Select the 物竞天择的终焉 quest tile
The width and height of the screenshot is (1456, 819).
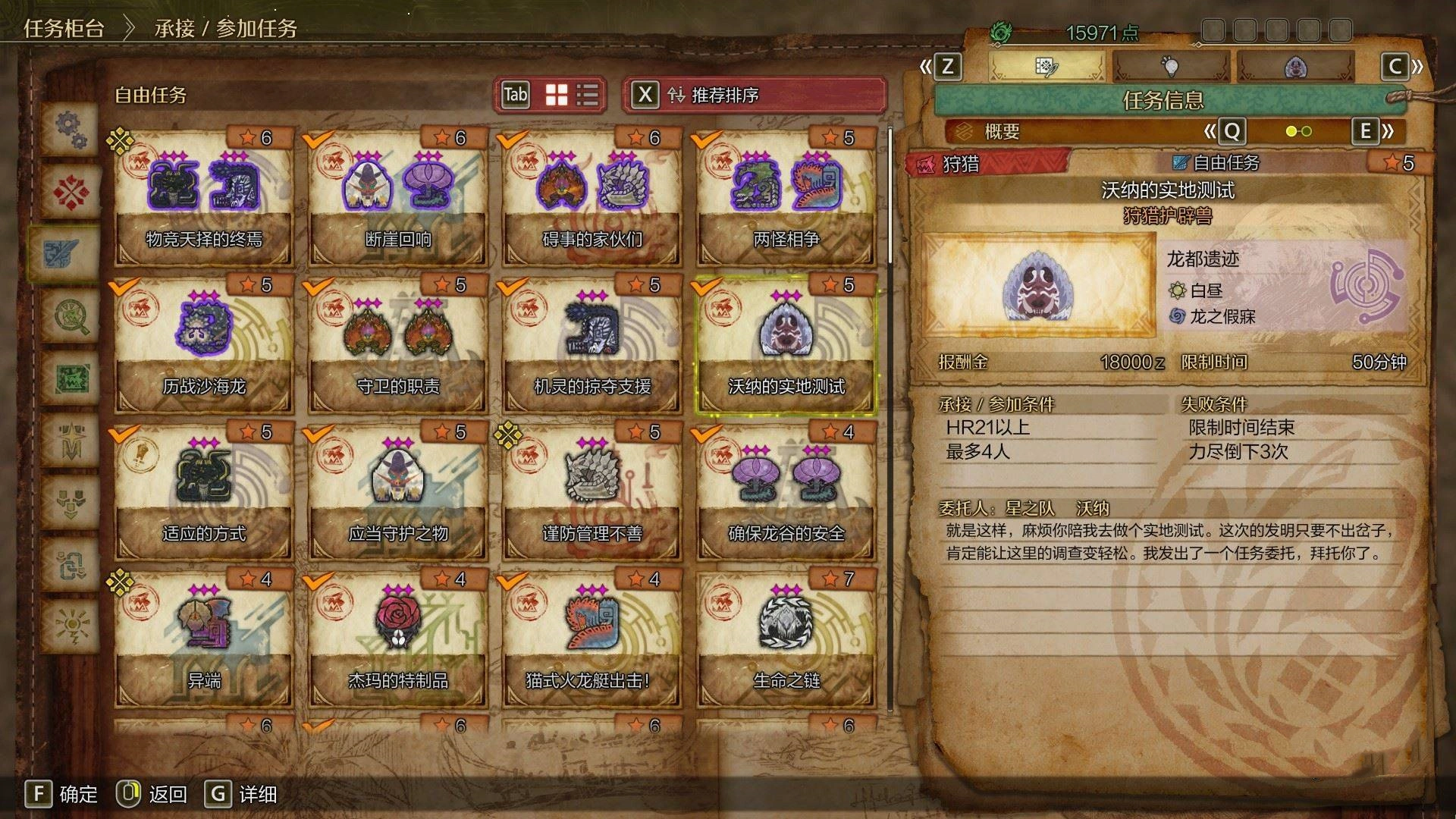[x=203, y=199]
